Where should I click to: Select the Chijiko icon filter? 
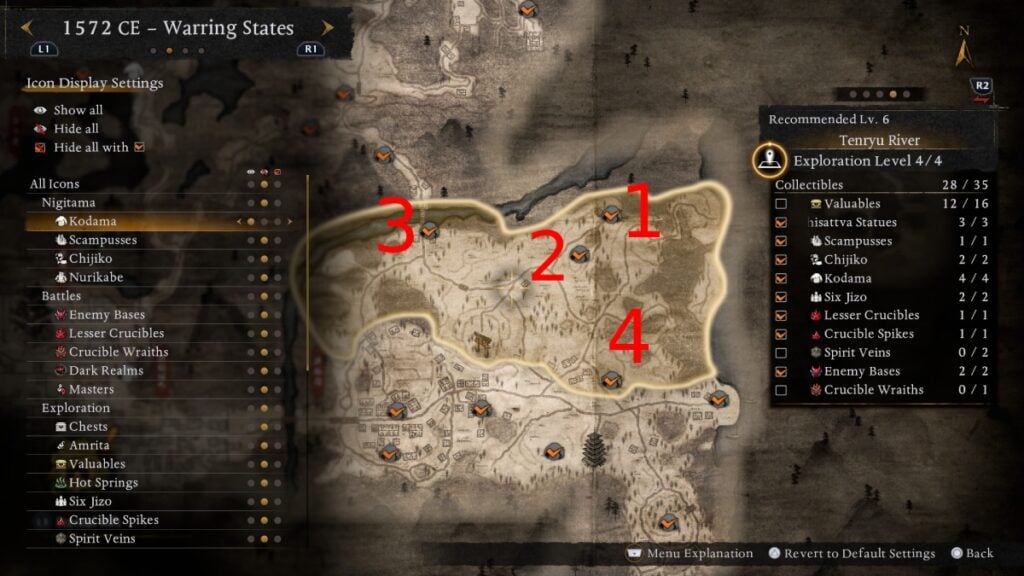click(x=92, y=258)
